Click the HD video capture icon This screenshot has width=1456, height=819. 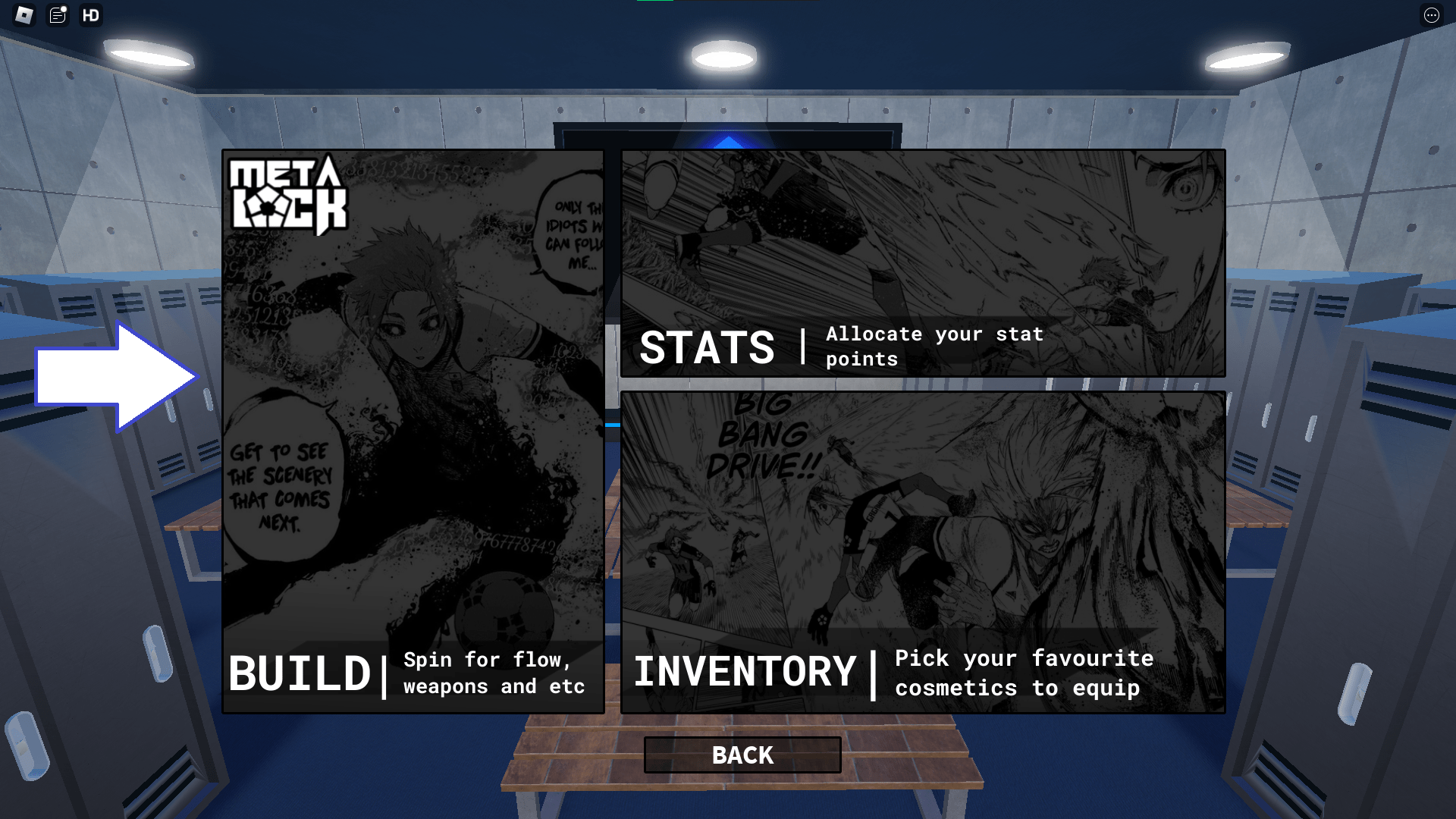point(91,15)
